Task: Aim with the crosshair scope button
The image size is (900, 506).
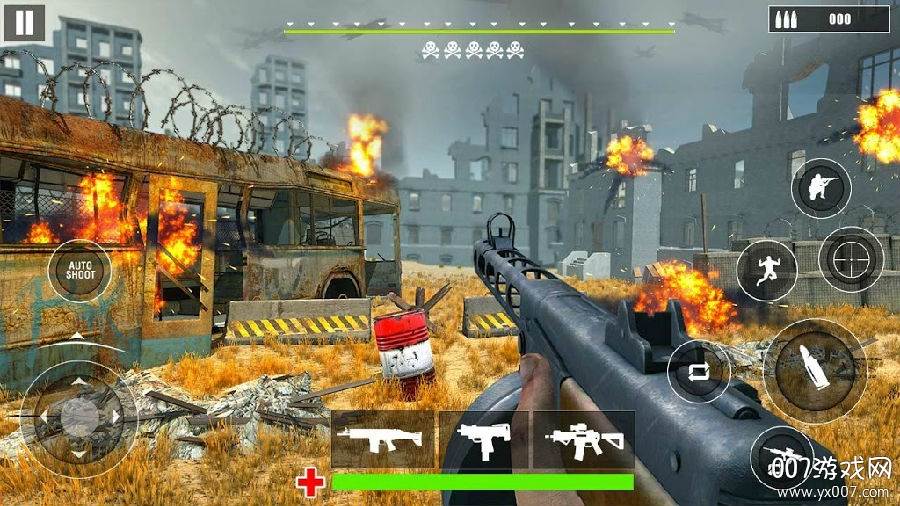Action: pyautogui.click(x=850, y=260)
